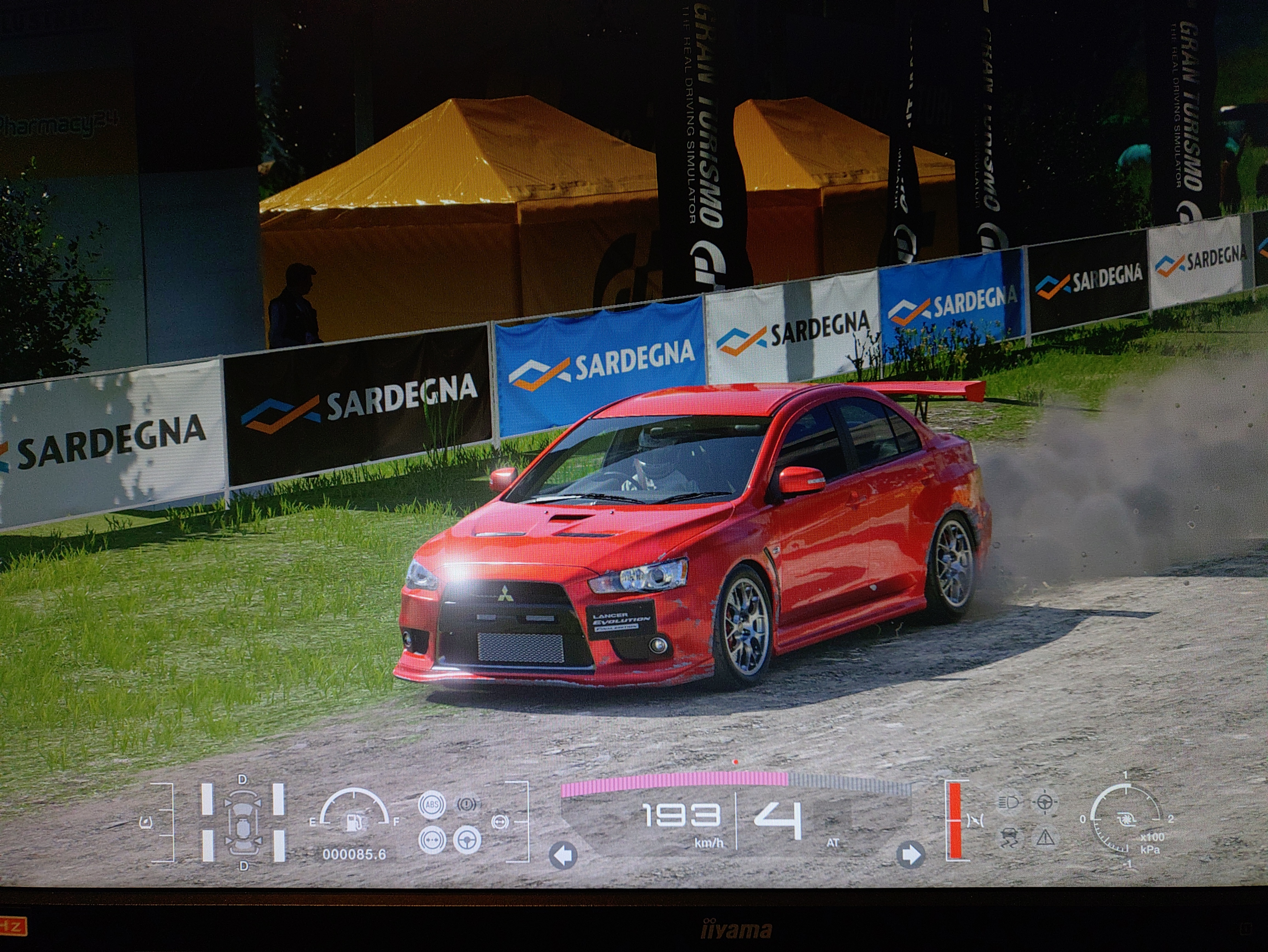Click the brake warning exclamation icon
The height and width of the screenshot is (952, 1268).
(x=467, y=805)
